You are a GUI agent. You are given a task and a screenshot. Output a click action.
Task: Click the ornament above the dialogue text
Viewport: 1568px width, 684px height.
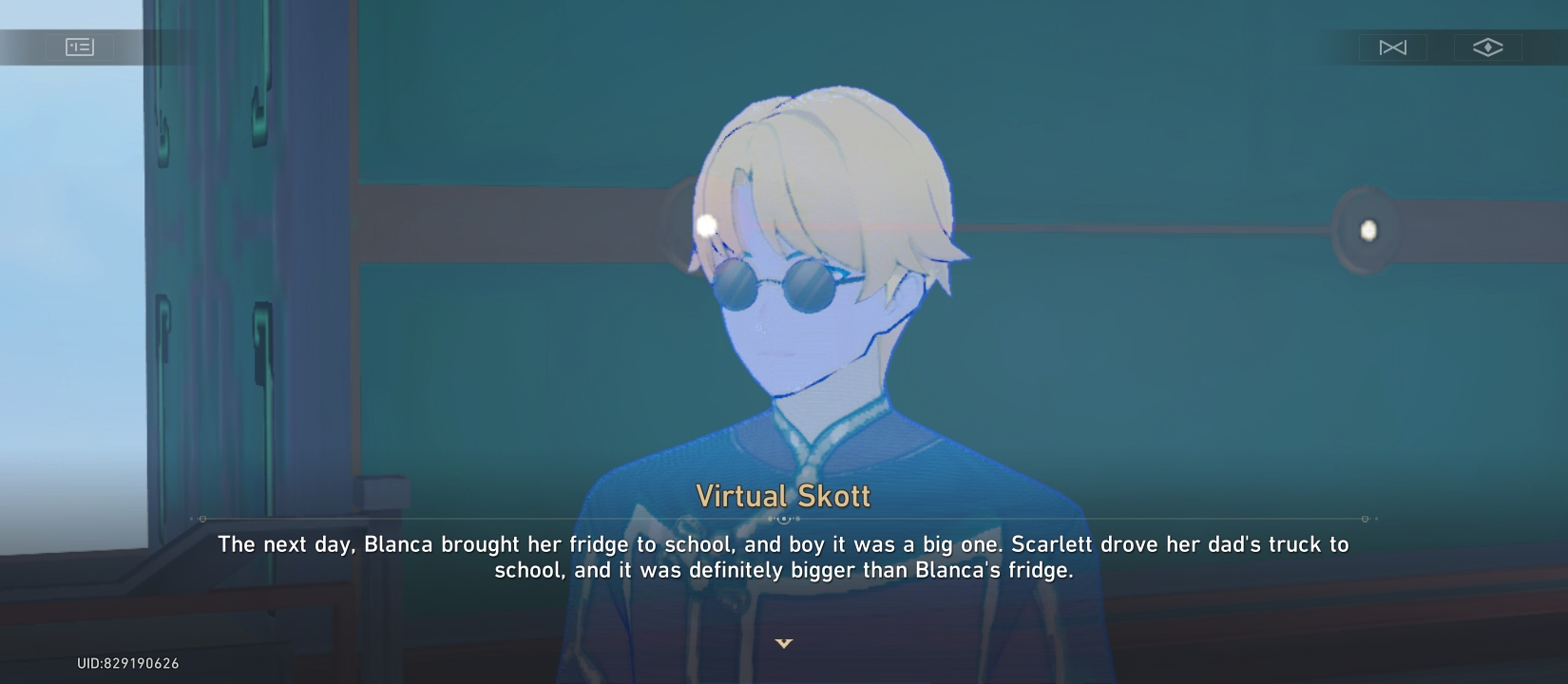coord(786,520)
